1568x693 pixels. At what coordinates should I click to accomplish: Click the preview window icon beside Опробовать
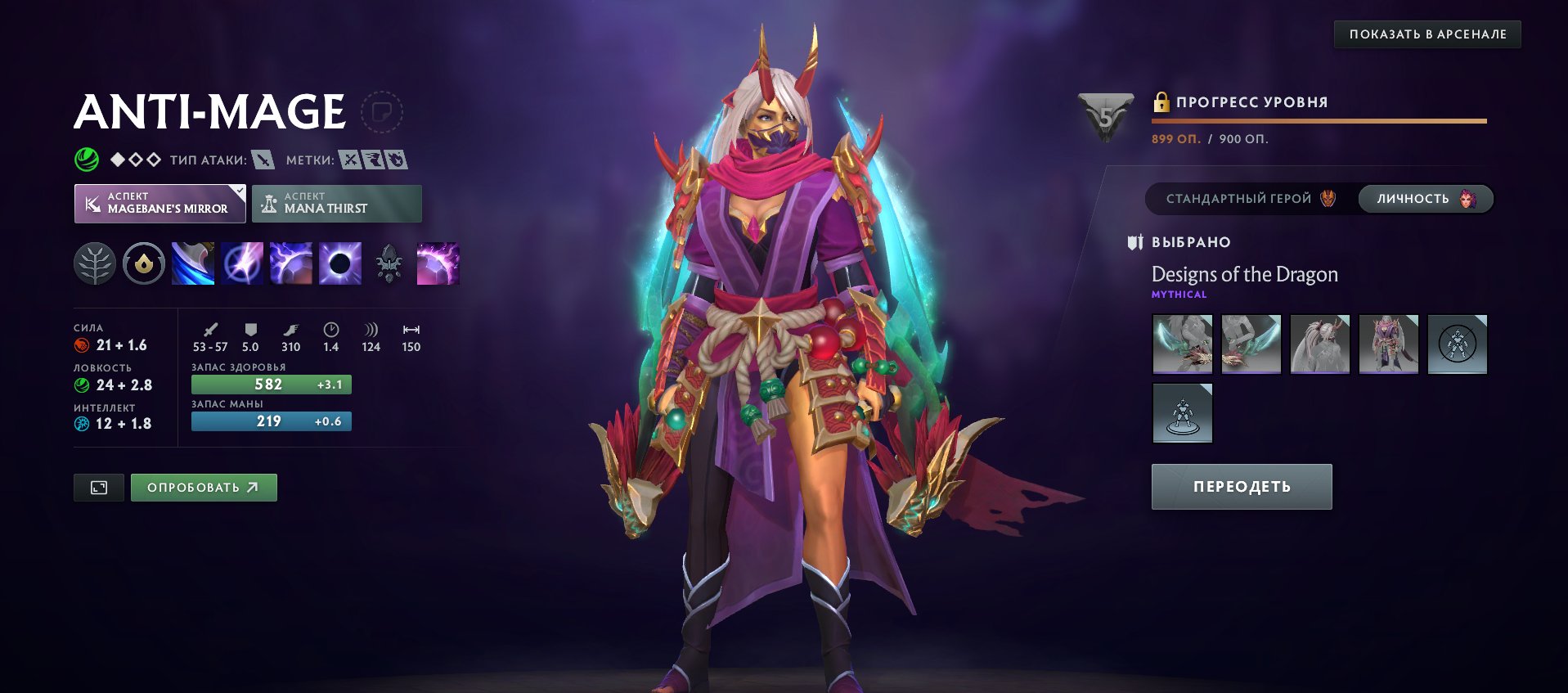[98, 486]
